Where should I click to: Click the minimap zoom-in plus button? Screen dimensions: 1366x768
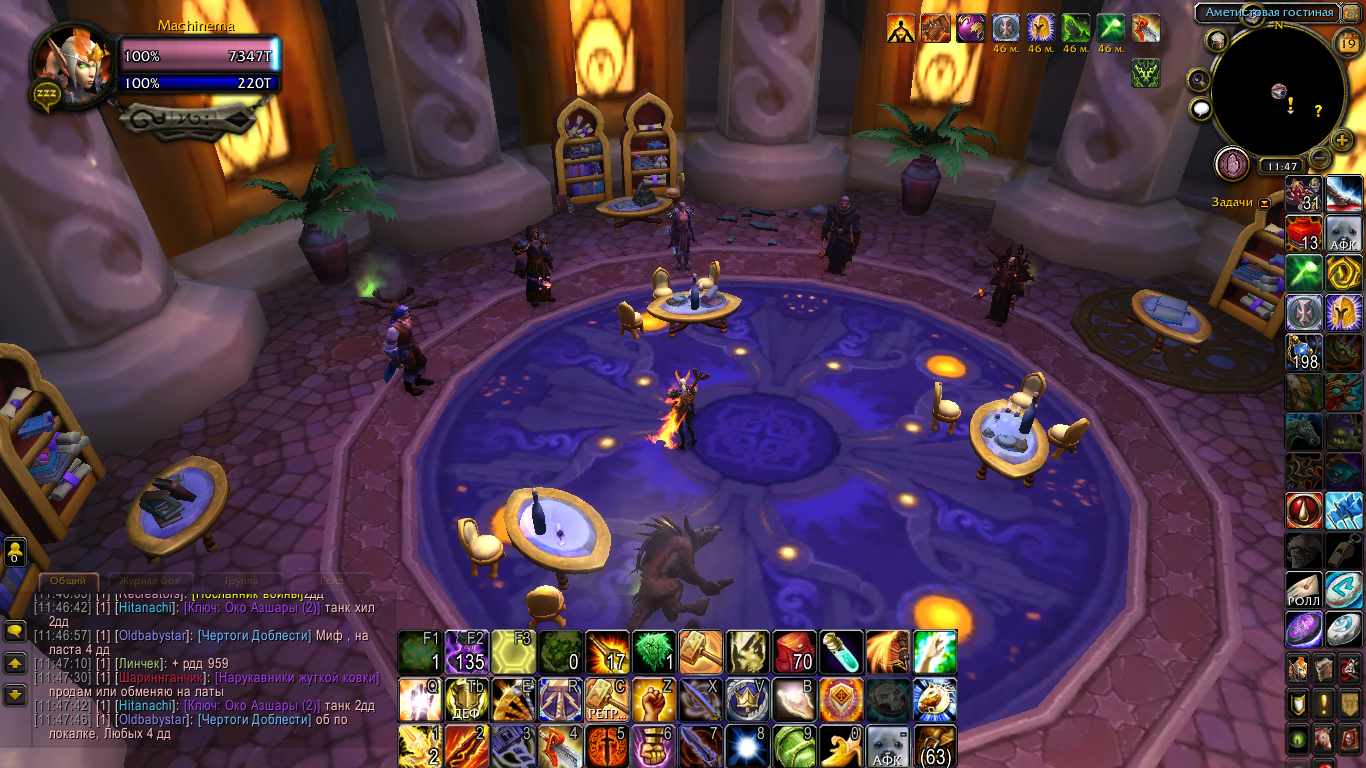[1342, 141]
